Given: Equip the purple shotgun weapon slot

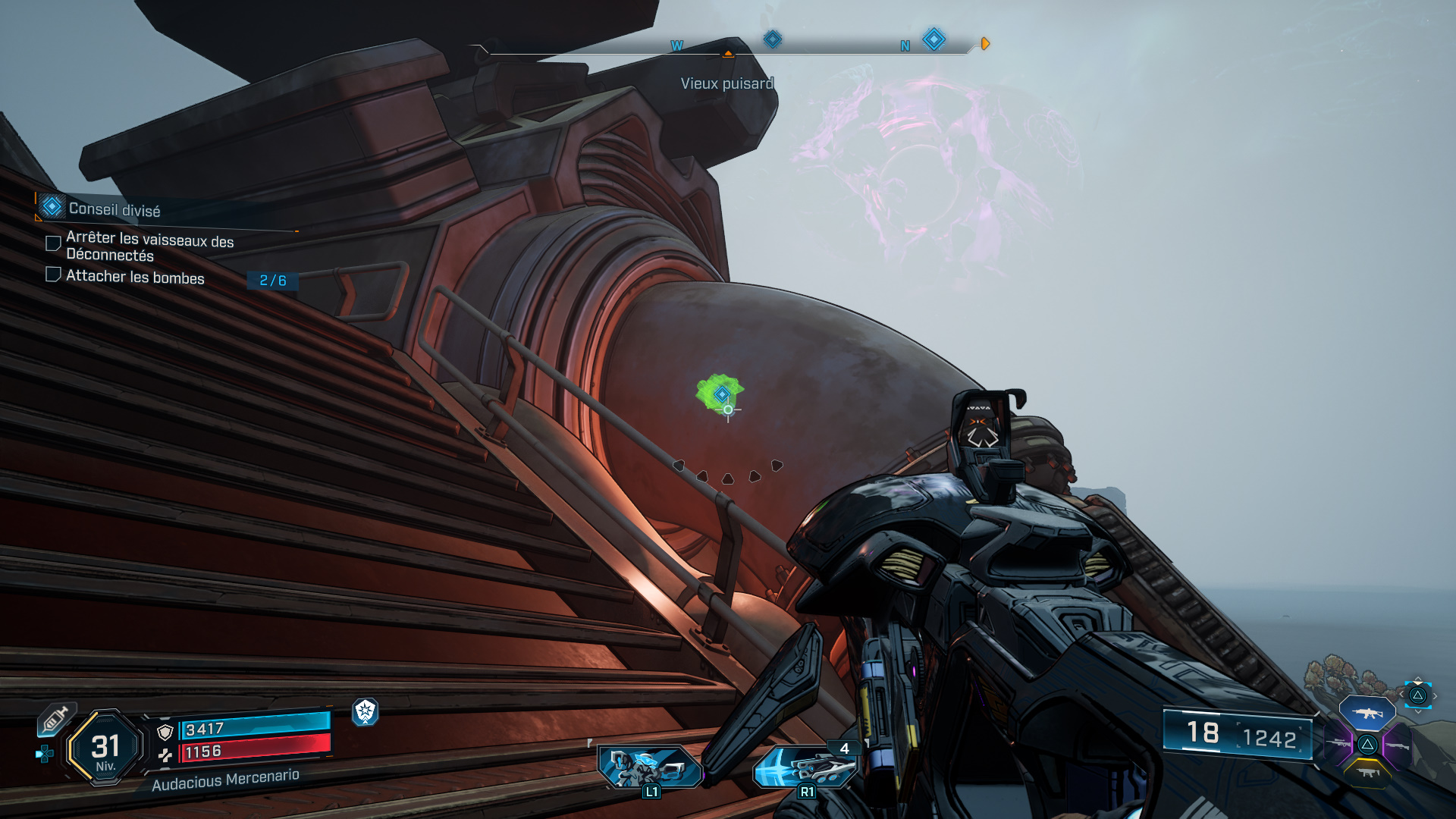Looking at the screenshot, I should pos(1397,745).
